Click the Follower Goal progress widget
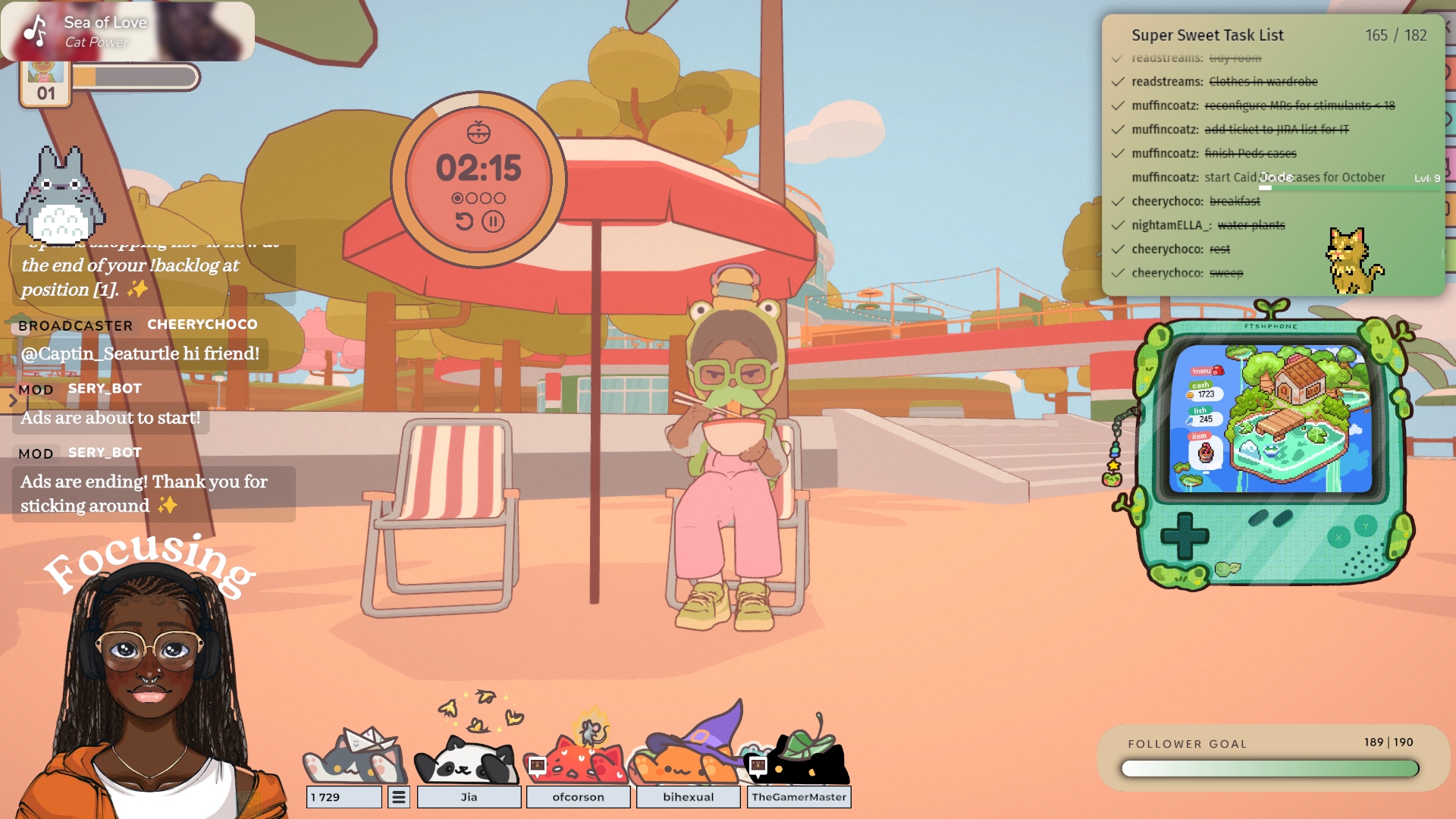Screen dimensions: 1456x819 1269,758
